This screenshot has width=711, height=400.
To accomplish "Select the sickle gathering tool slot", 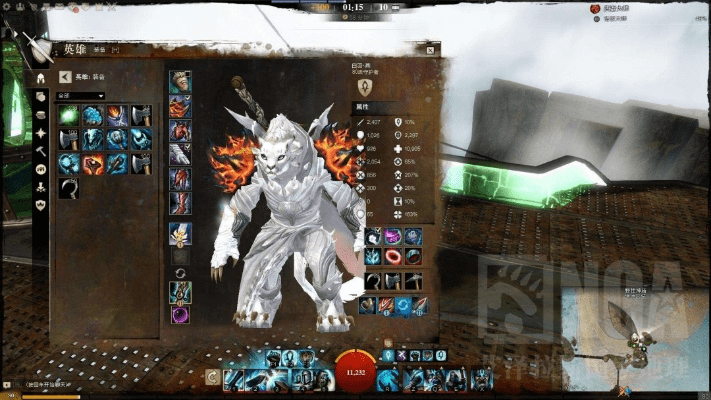I will pyautogui.click(x=372, y=282).
